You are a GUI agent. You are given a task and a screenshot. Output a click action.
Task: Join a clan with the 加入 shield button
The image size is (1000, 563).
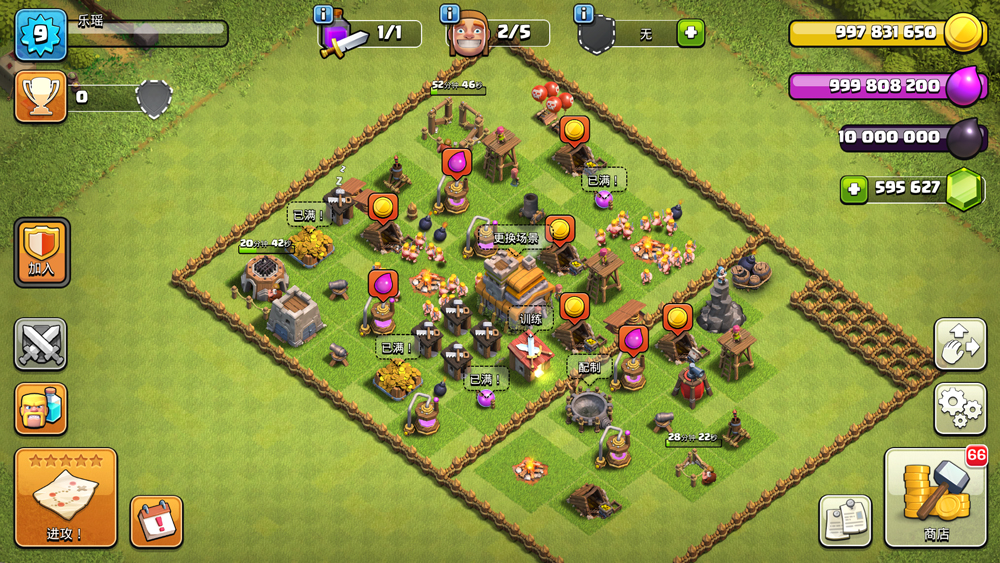pos(41,252)
